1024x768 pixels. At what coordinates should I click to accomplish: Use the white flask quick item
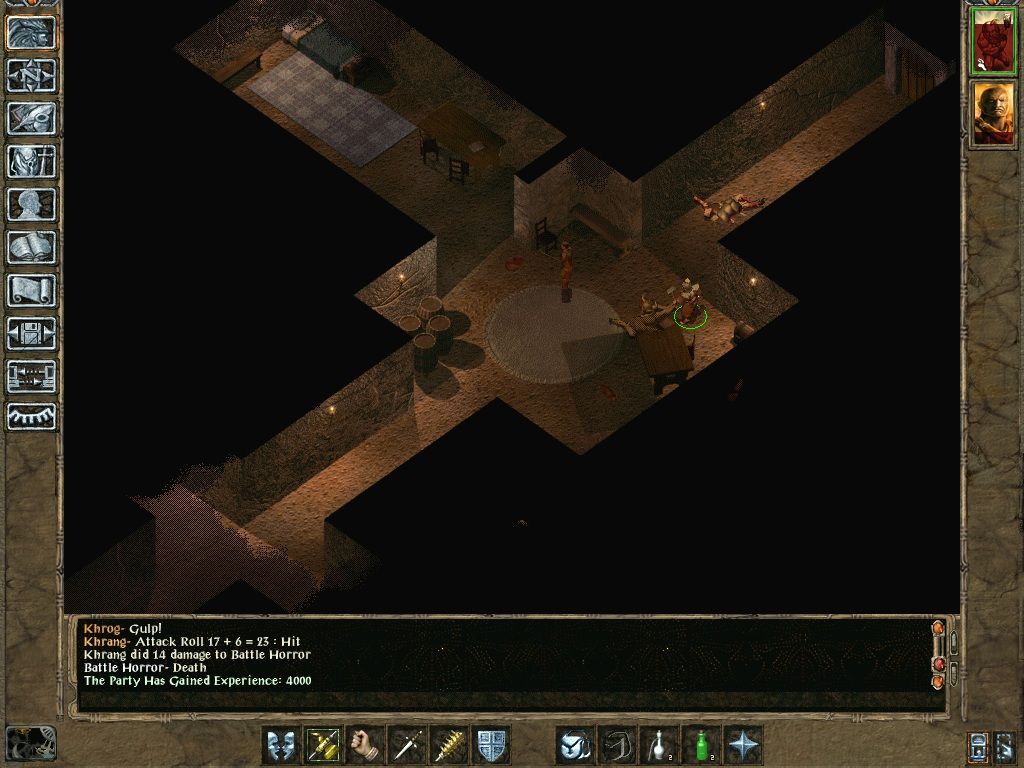tap(659, 745)
